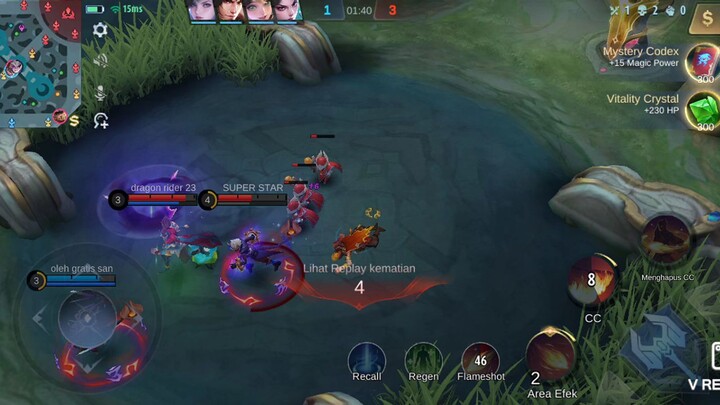Tap the movement joystick pad
The height and width of the screenshot is (405, 720).
click(88, 318)
